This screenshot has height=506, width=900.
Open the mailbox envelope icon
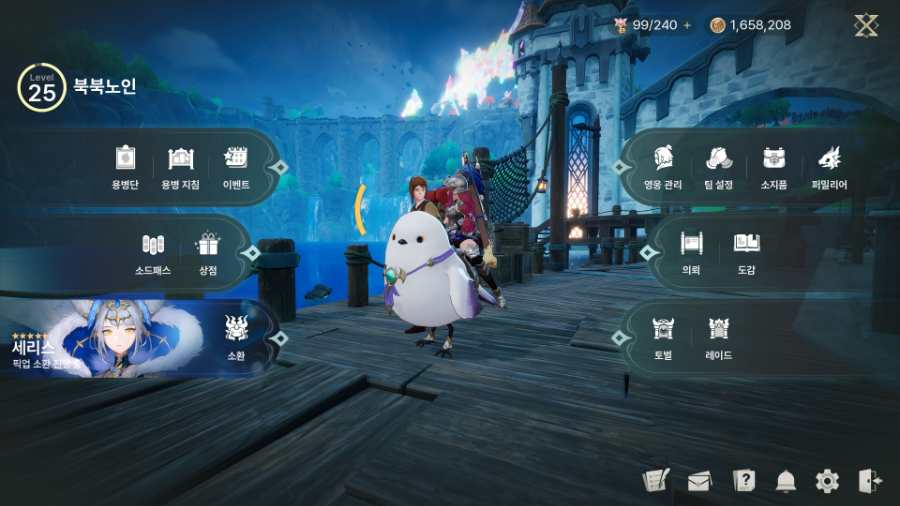(x=699, y=481)
